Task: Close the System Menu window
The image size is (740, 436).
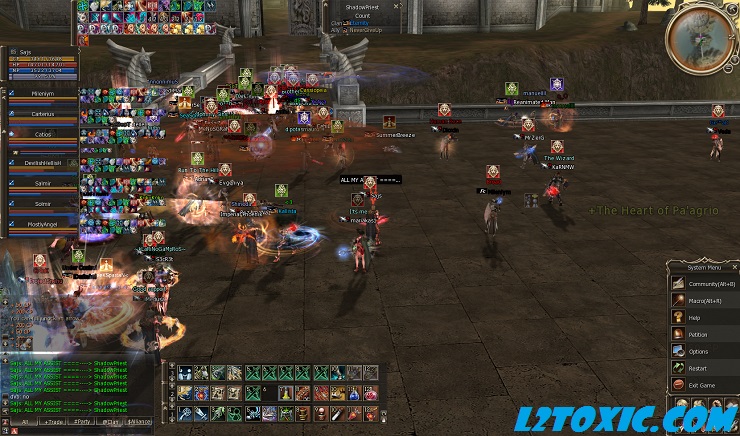Action: (734, 267)
